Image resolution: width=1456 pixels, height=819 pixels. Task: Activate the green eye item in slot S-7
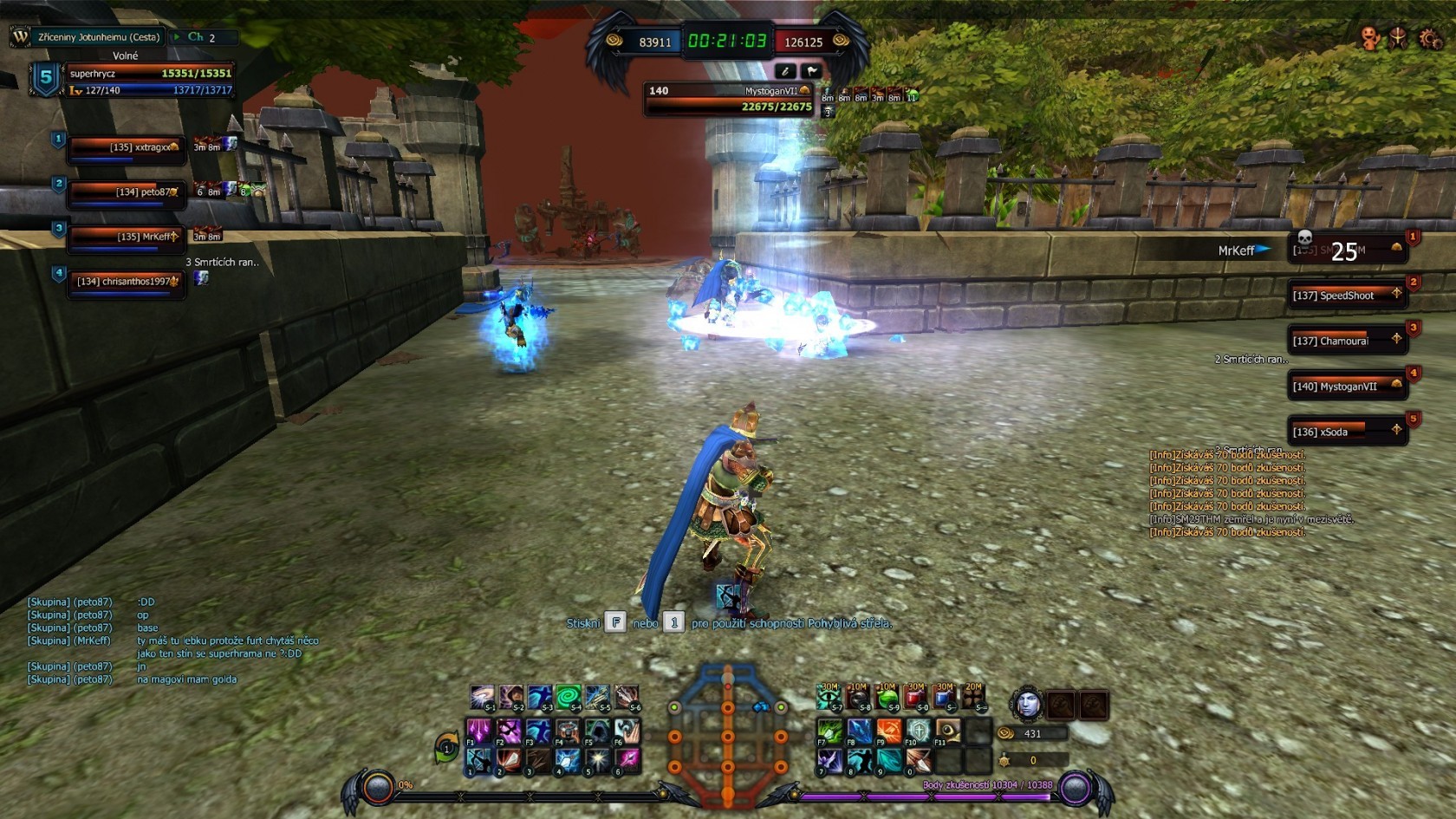[x=829, y=697]
